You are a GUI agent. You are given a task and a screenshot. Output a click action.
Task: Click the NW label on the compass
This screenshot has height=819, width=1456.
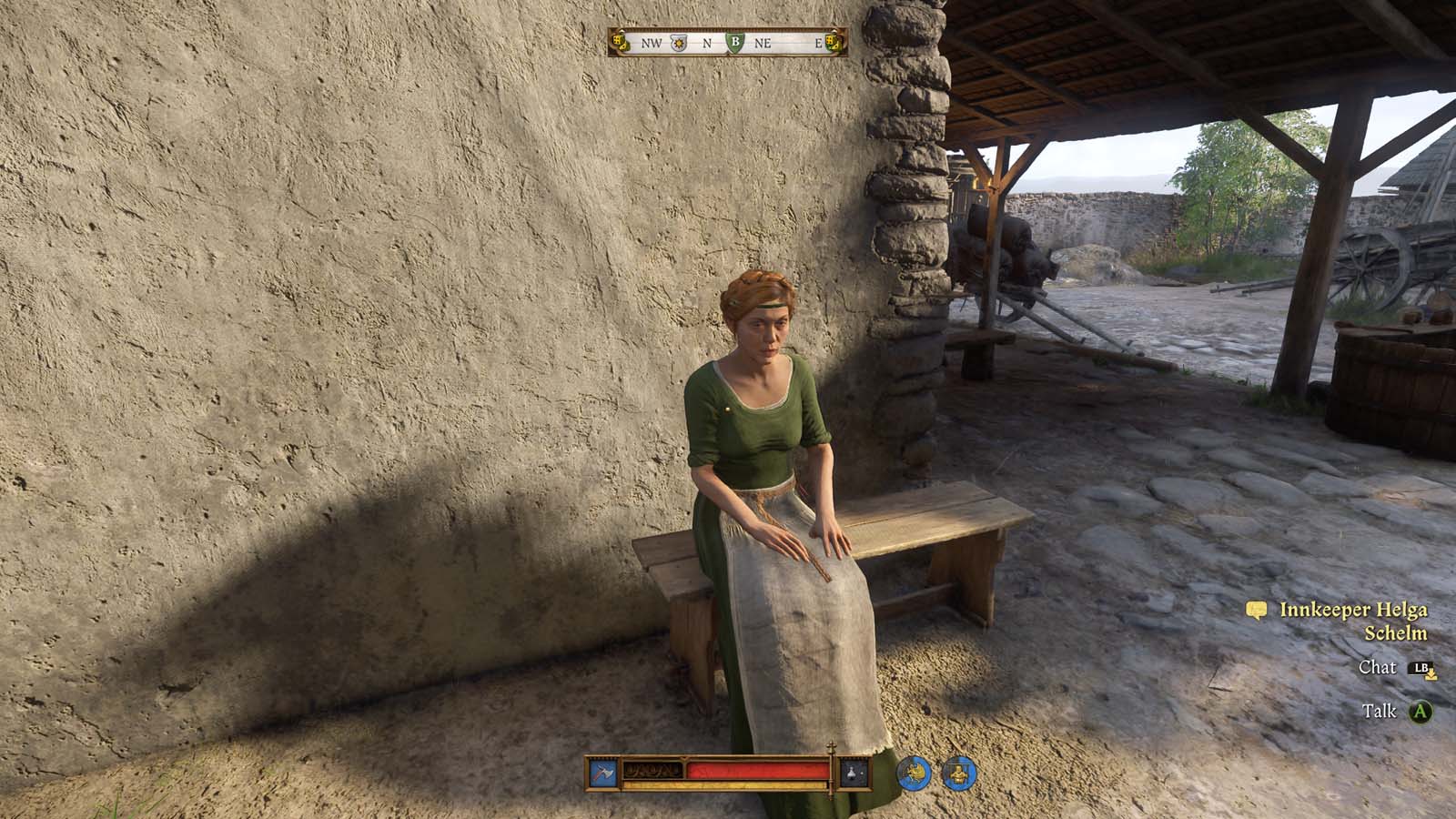(x=652, y=42)
